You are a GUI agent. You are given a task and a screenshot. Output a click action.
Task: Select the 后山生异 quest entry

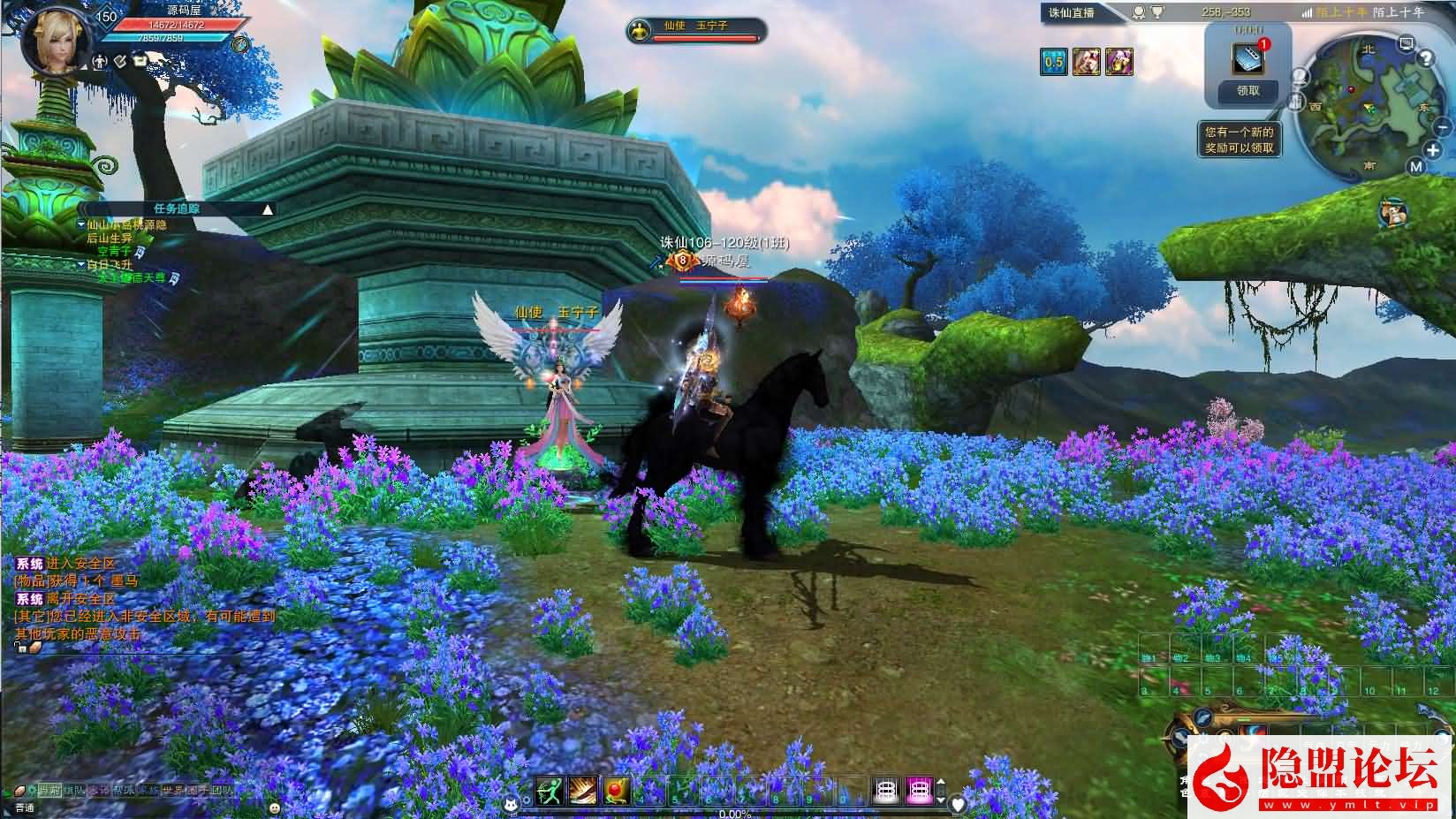pyautogui.click(x=109, y=238)
